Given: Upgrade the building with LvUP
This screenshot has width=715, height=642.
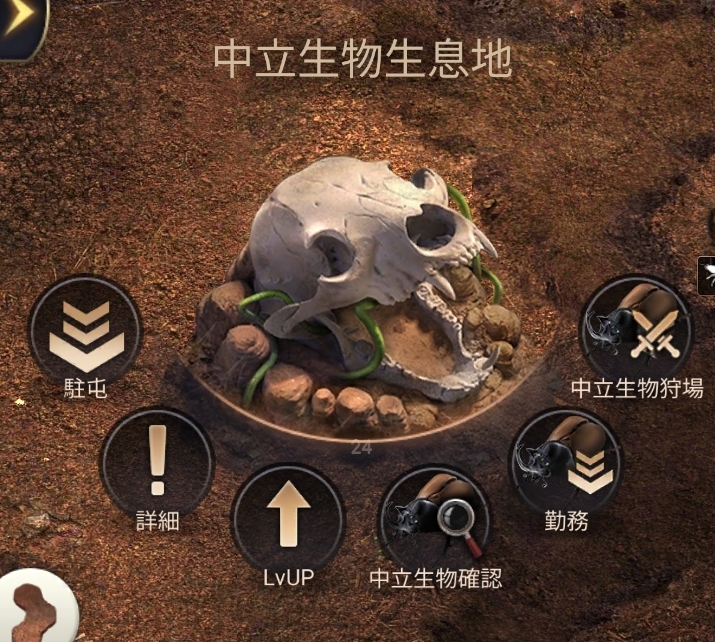Looking at the screenshot, I should tap(288, 519).
